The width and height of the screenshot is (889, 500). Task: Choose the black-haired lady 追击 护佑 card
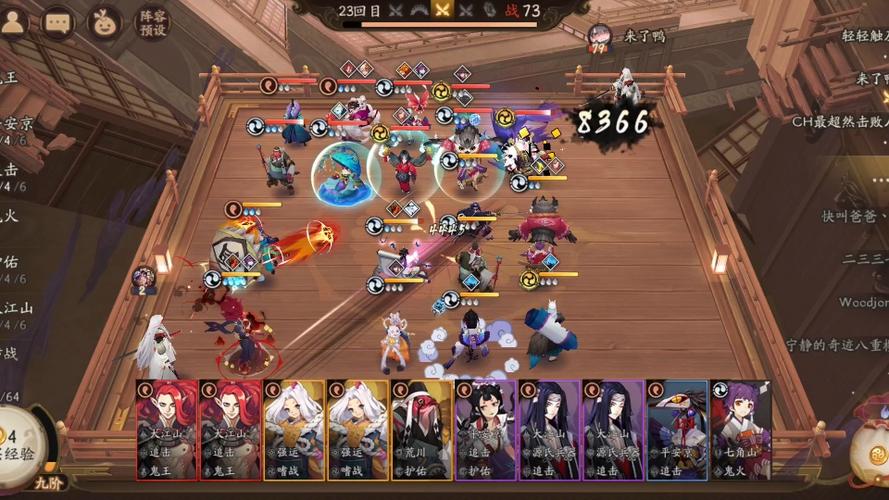click(485, 423)
